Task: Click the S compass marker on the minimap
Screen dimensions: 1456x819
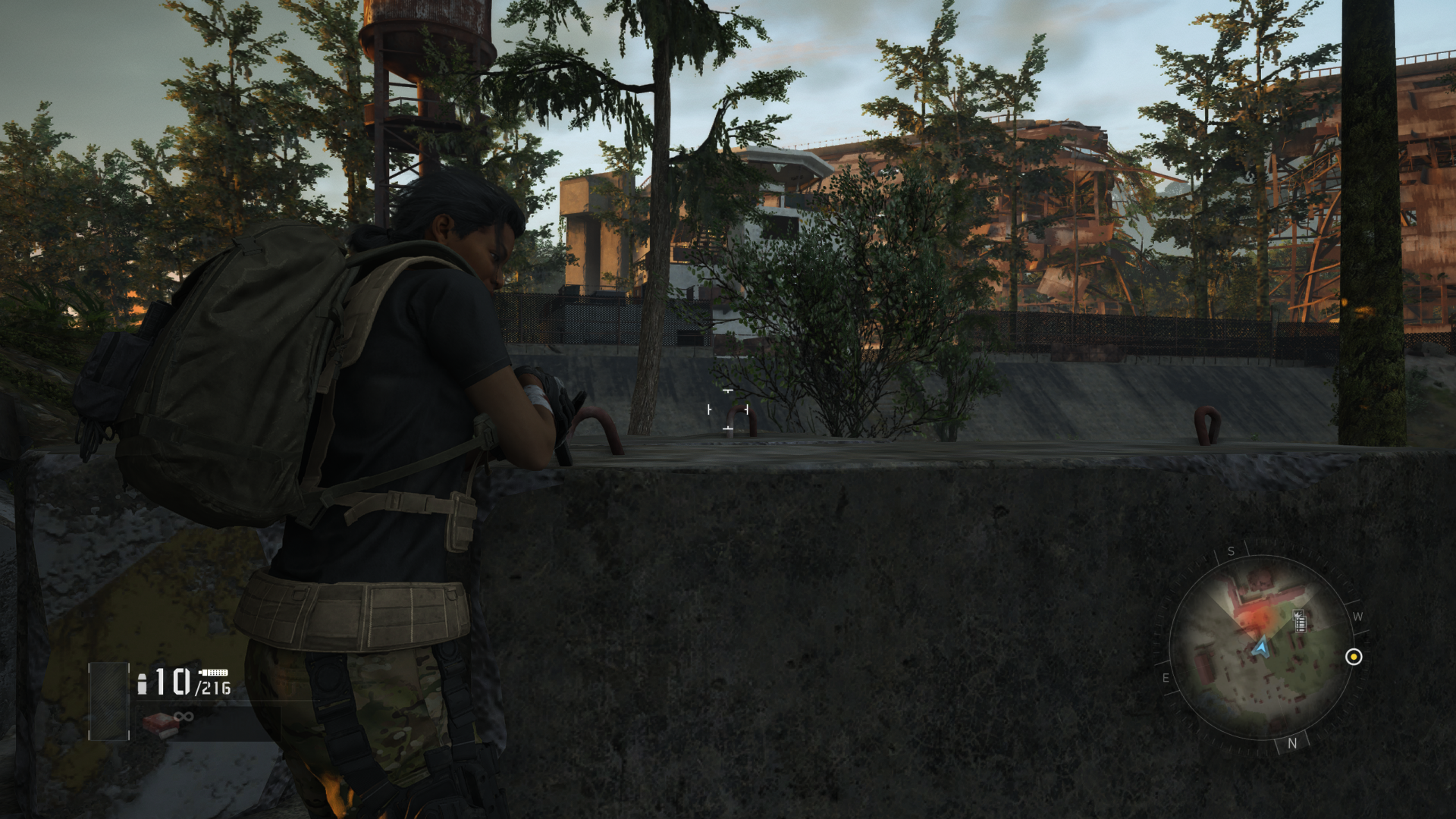Action: tap(1230, 551)
